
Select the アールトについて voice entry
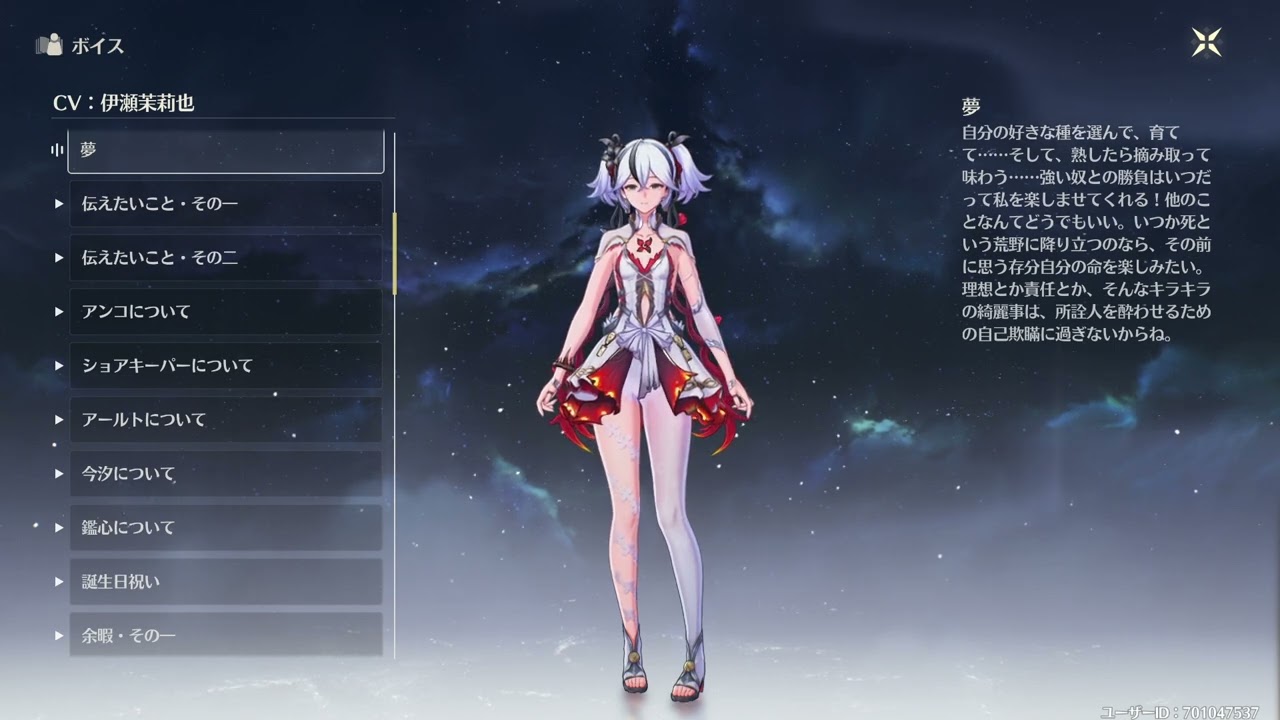click(225, 420)
